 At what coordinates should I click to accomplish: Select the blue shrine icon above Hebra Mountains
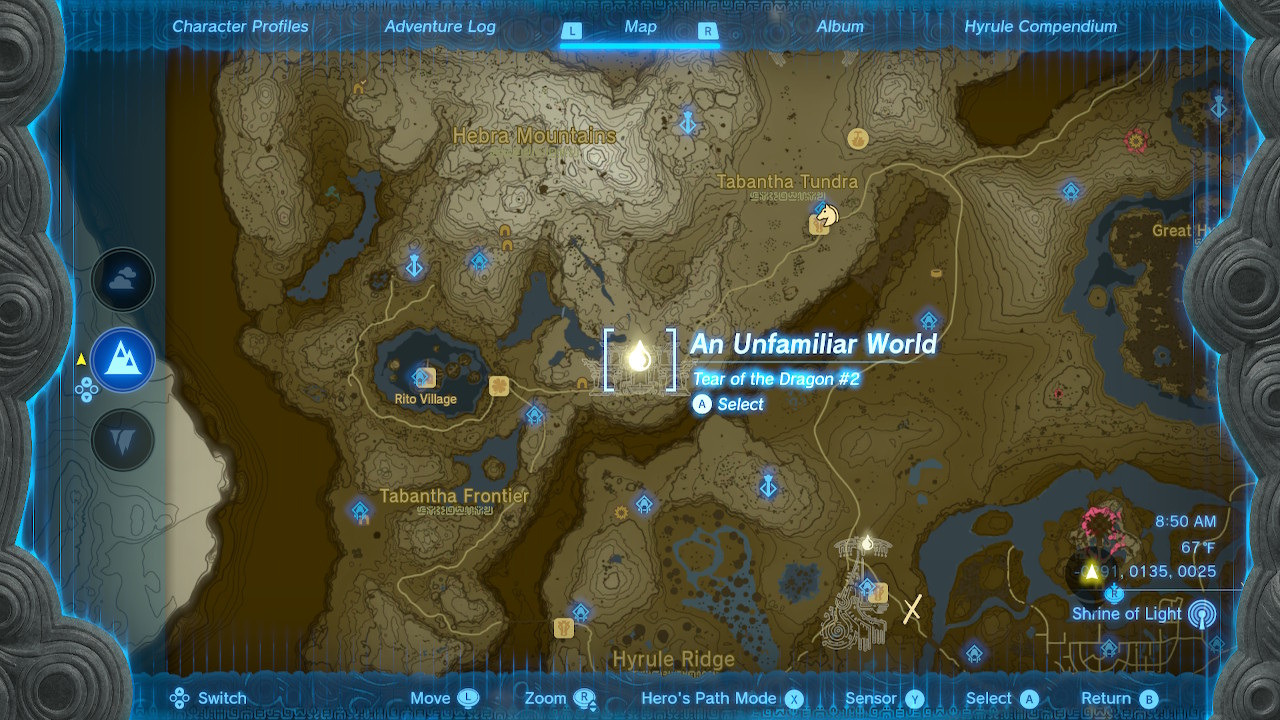coord(688,123)
